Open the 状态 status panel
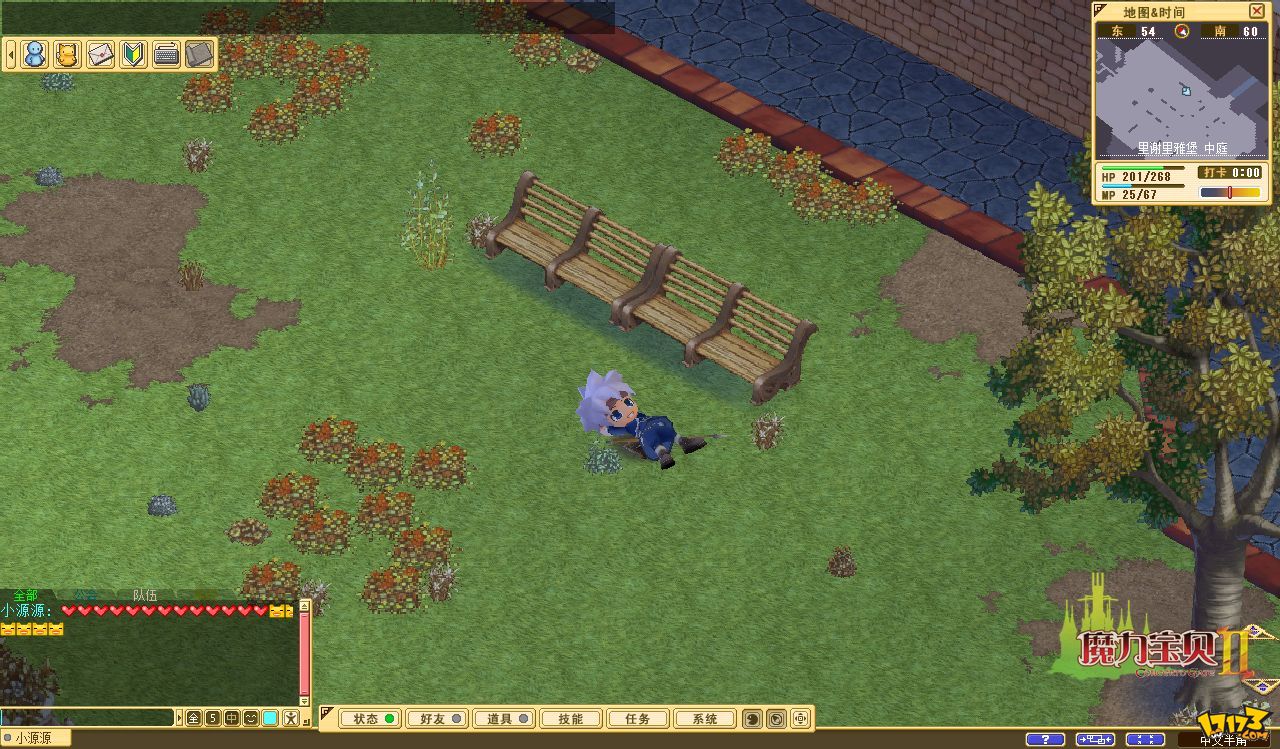 [369, 718]
